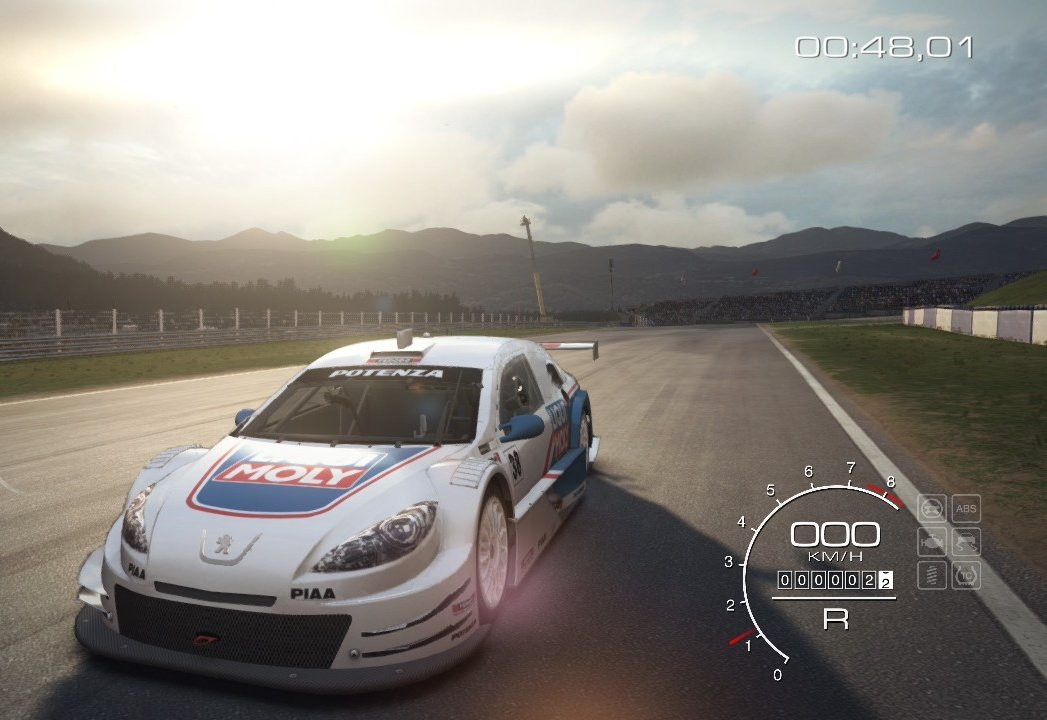Viewport: 1047px width, 720px height.
Task: Click the ABS indicator icon
Action: (966, 509)
